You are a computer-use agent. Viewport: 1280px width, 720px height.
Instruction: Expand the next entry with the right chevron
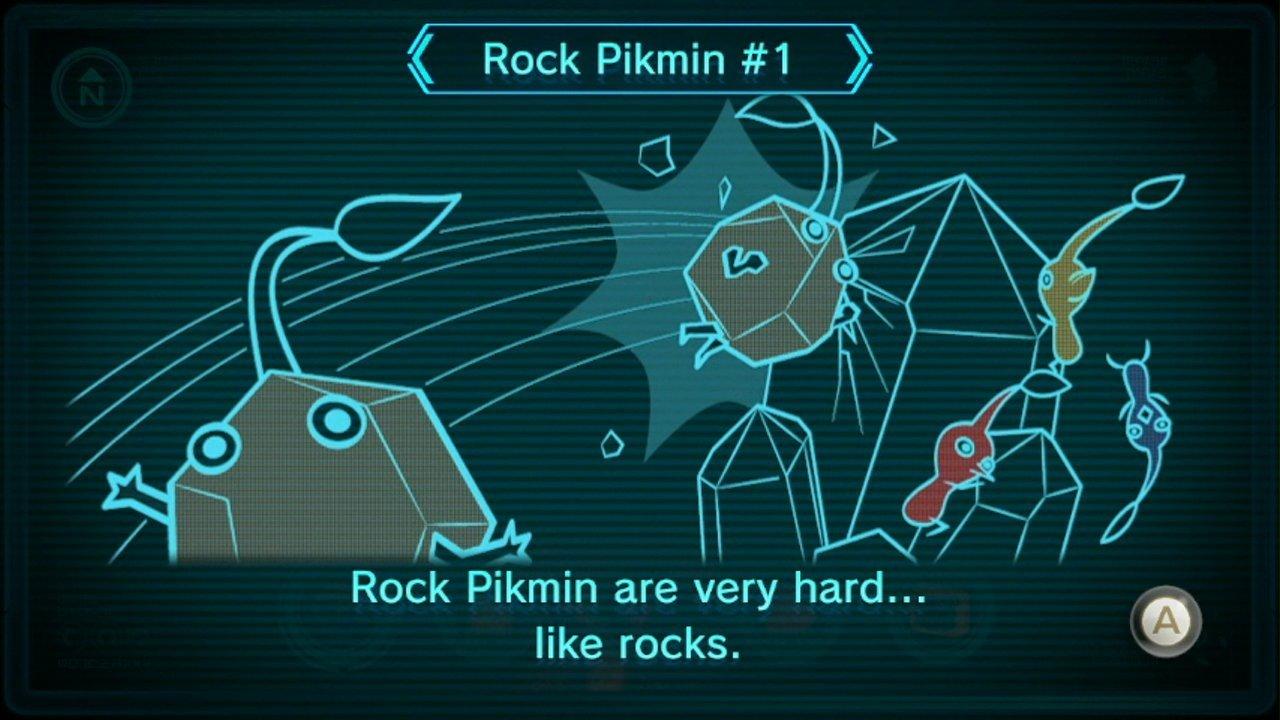click(x=858, y=59)
